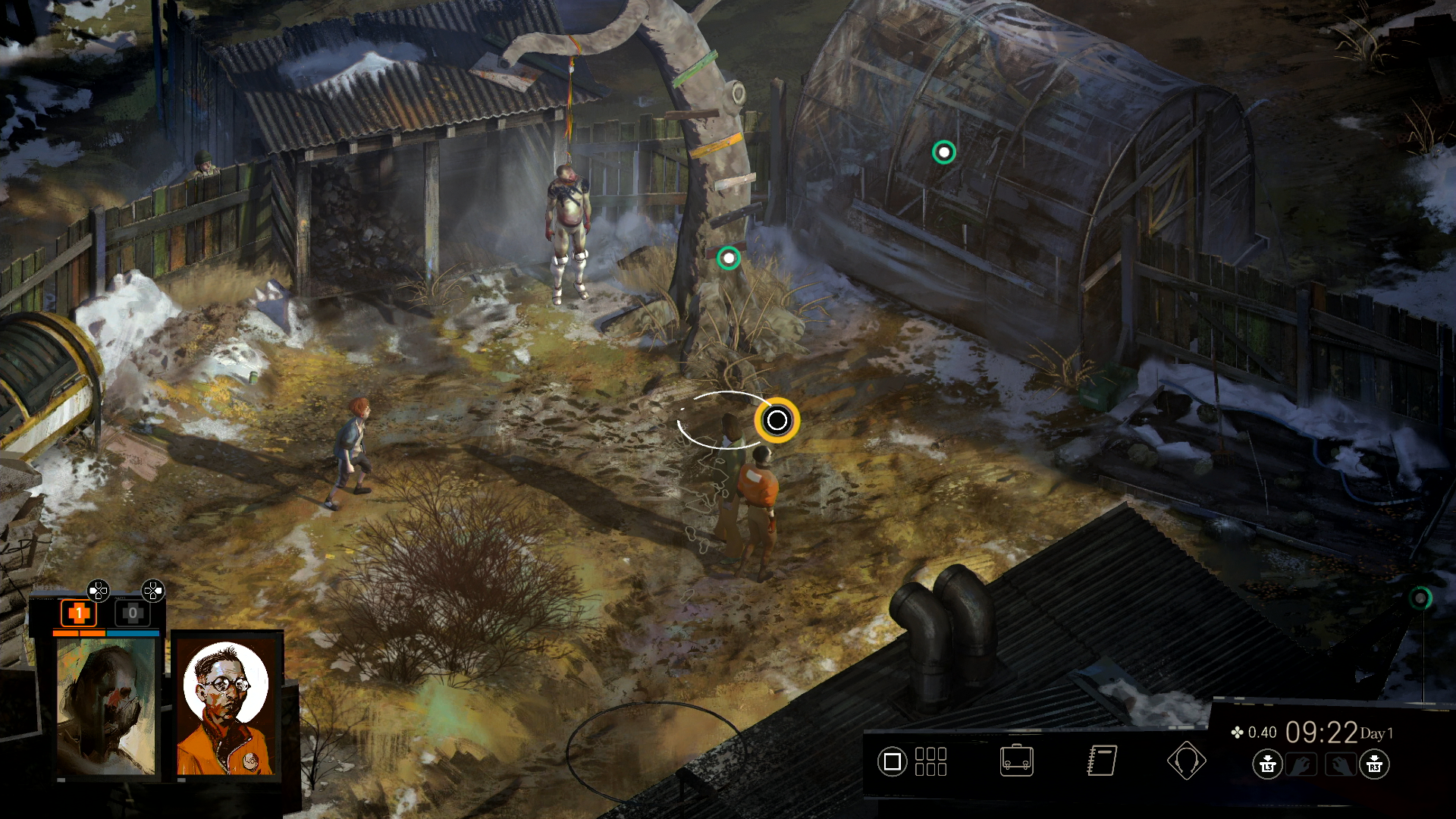Select the green orb beside the tree trunk
This screenshot has width=1456, height=819.
coord(729,259)
